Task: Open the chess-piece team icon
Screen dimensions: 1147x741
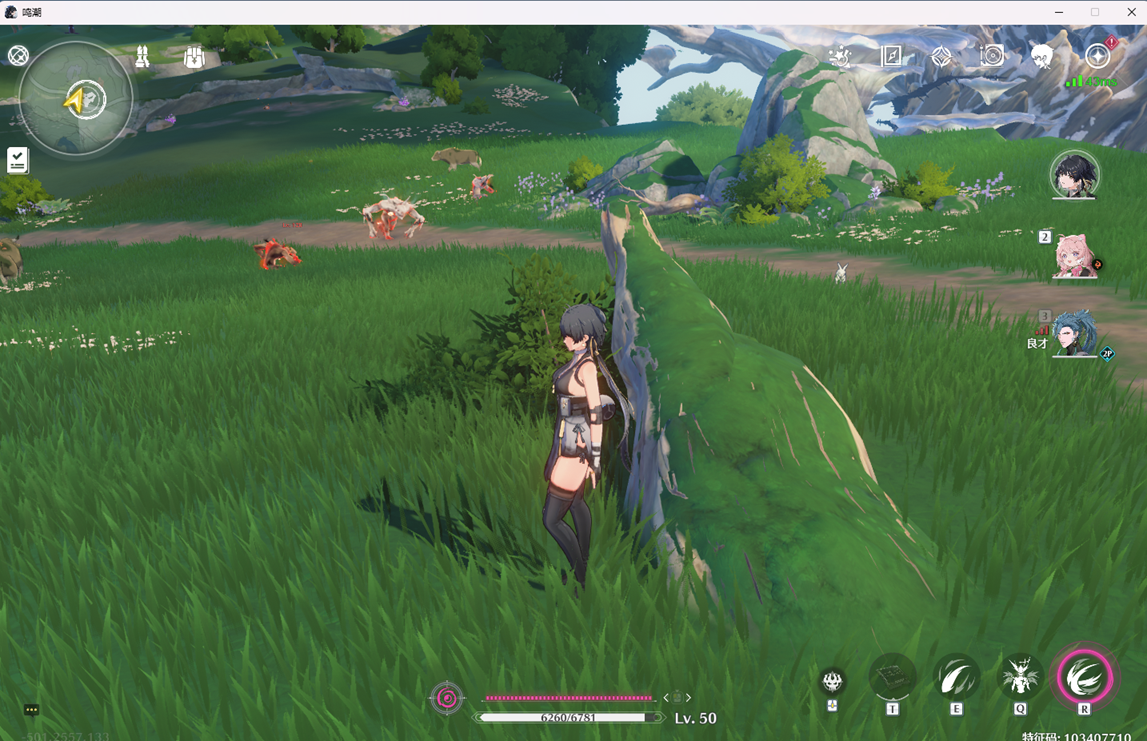Action: tap(143, 57)
